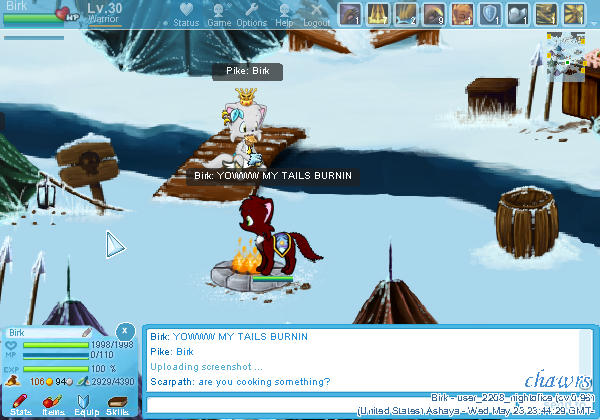The height and width of the screenshot is (420, 600).
Task: Open the Stats panel
Action: point(20,403)
